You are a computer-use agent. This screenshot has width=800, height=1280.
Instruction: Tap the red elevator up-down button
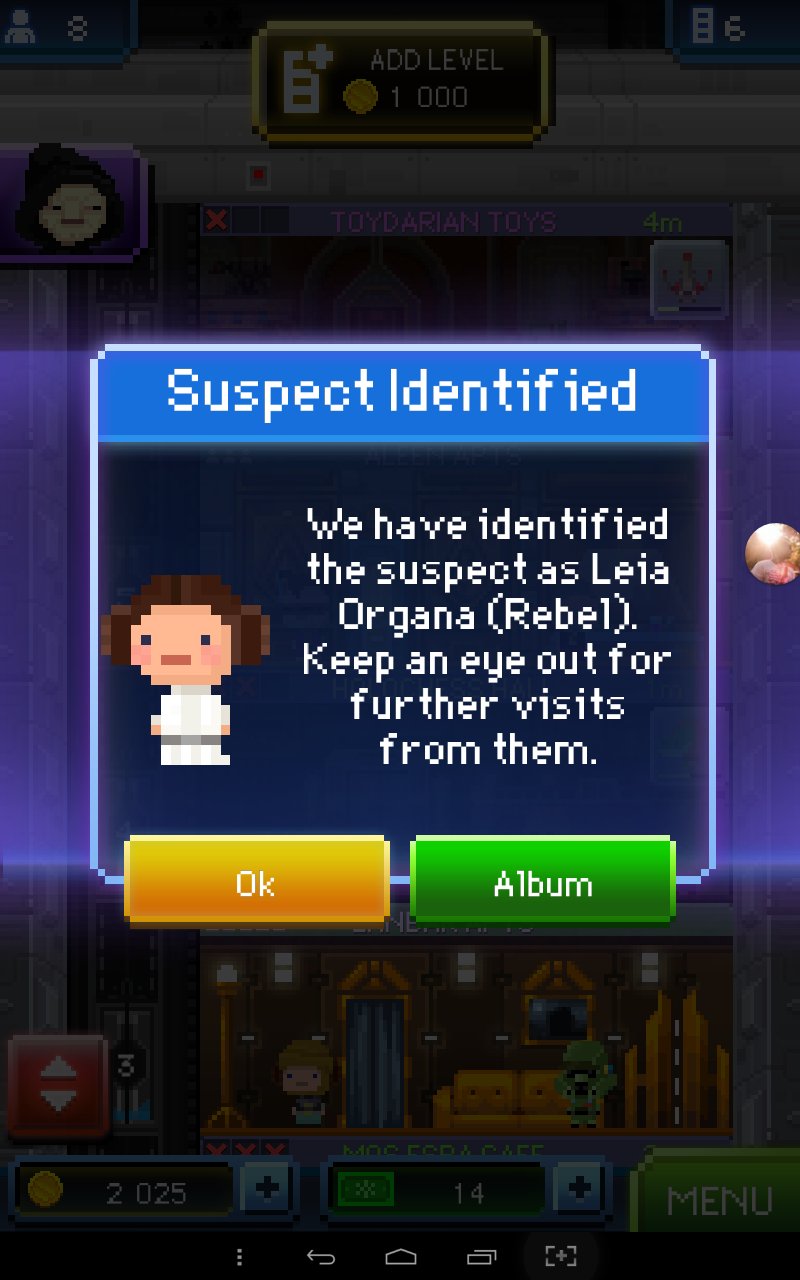(x=58, y=1086)
